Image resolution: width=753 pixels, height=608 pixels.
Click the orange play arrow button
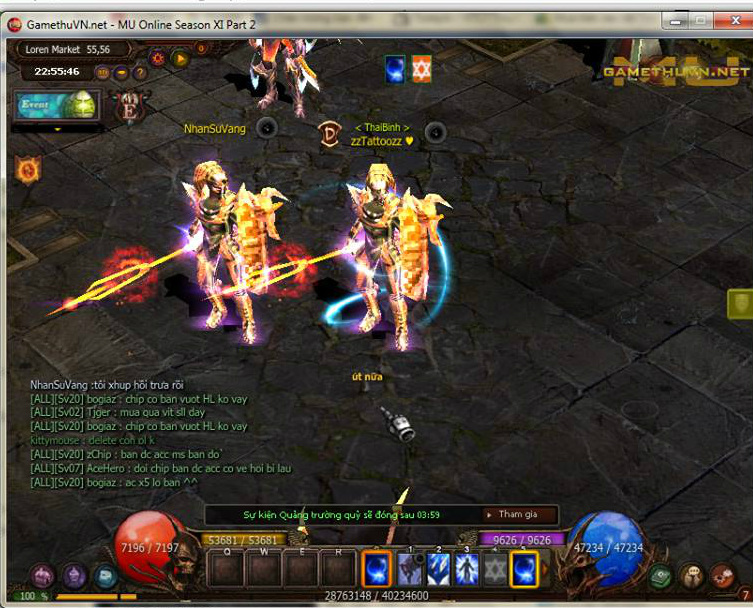tap(181, 58)
